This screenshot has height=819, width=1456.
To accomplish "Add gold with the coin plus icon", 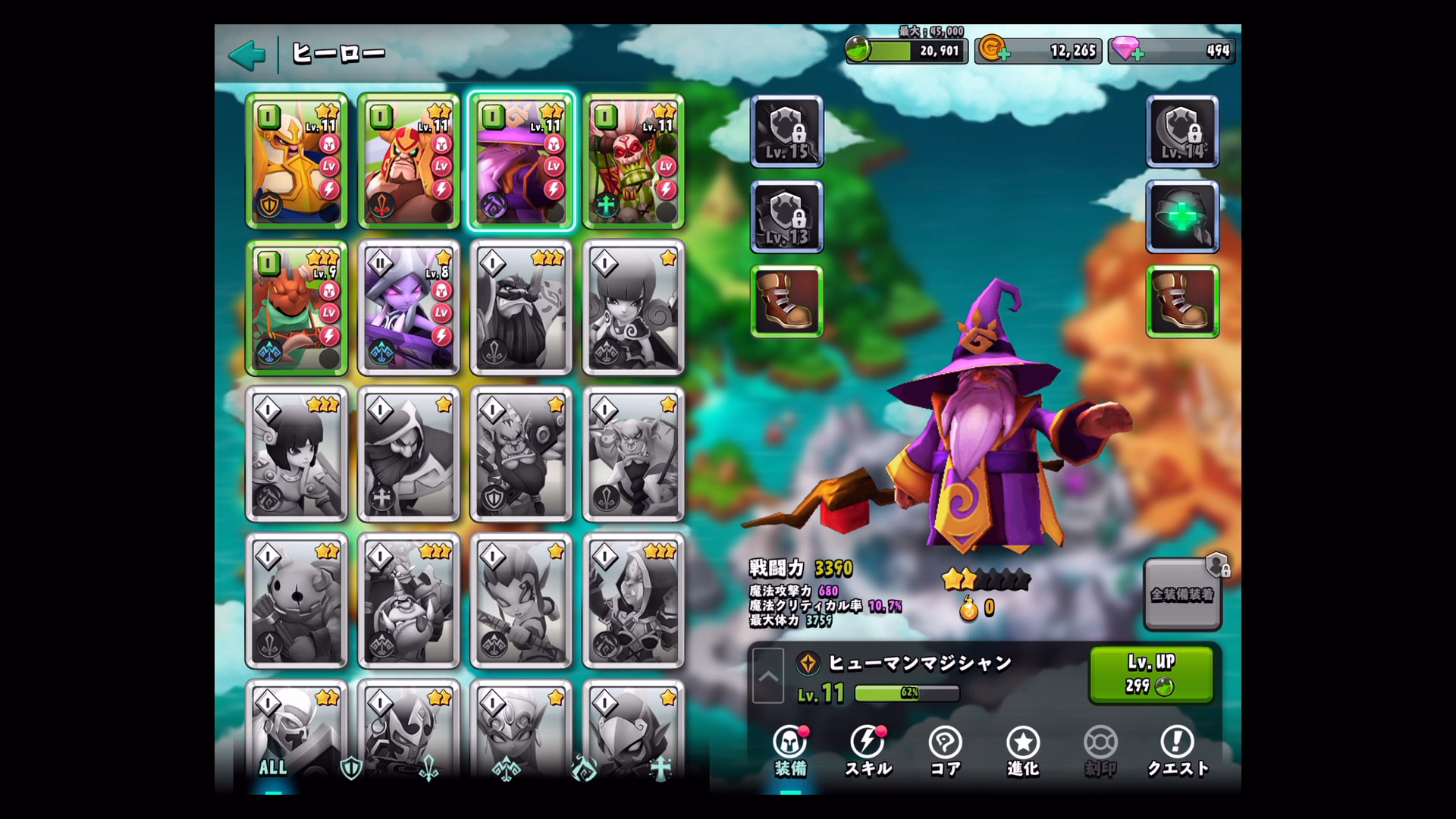I will pos(993,50).
